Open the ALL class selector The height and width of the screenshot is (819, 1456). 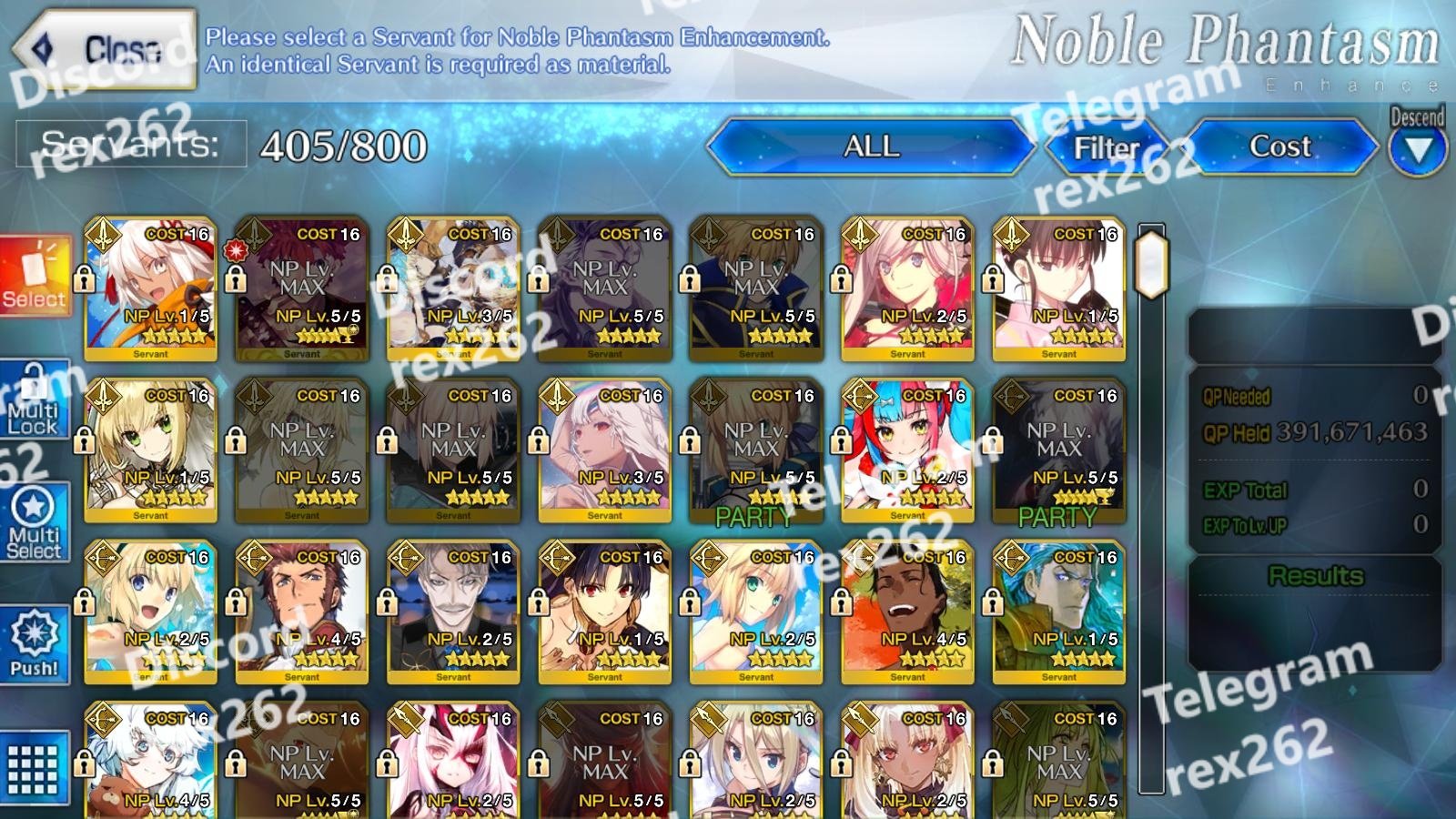[x=871, y=147]
